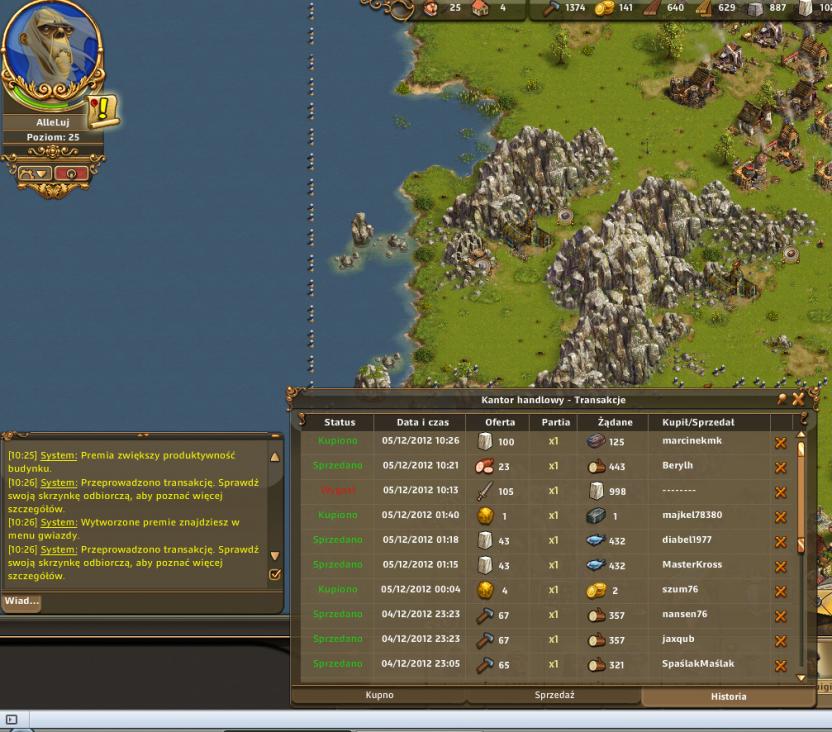Viewport: 832px width, 732px height.
Task: Remove the Berylh transaction row
Action: [x=781, y=466]
